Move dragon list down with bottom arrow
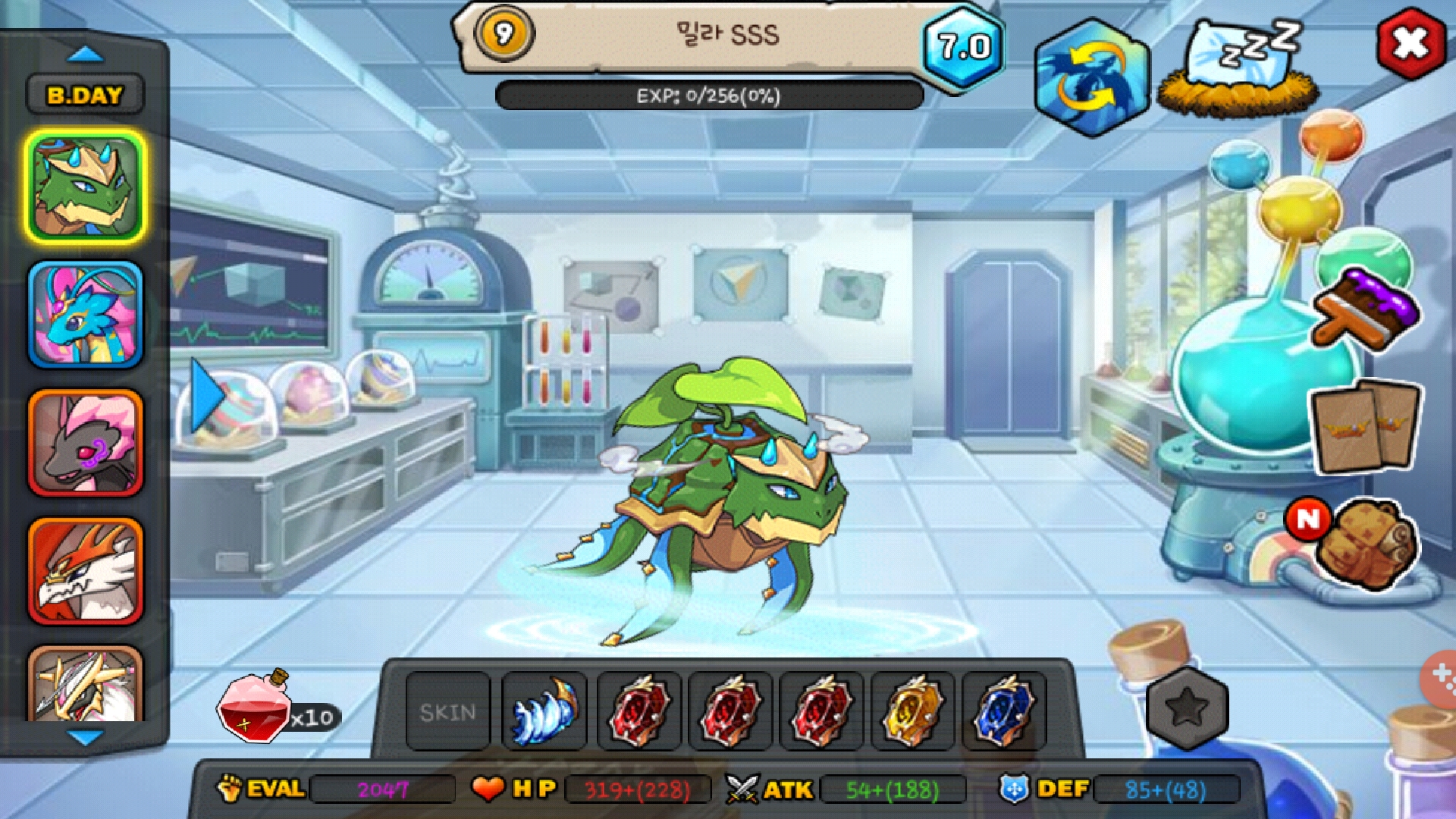Viewport: 1456px width, 819px height. pos(85,737)
